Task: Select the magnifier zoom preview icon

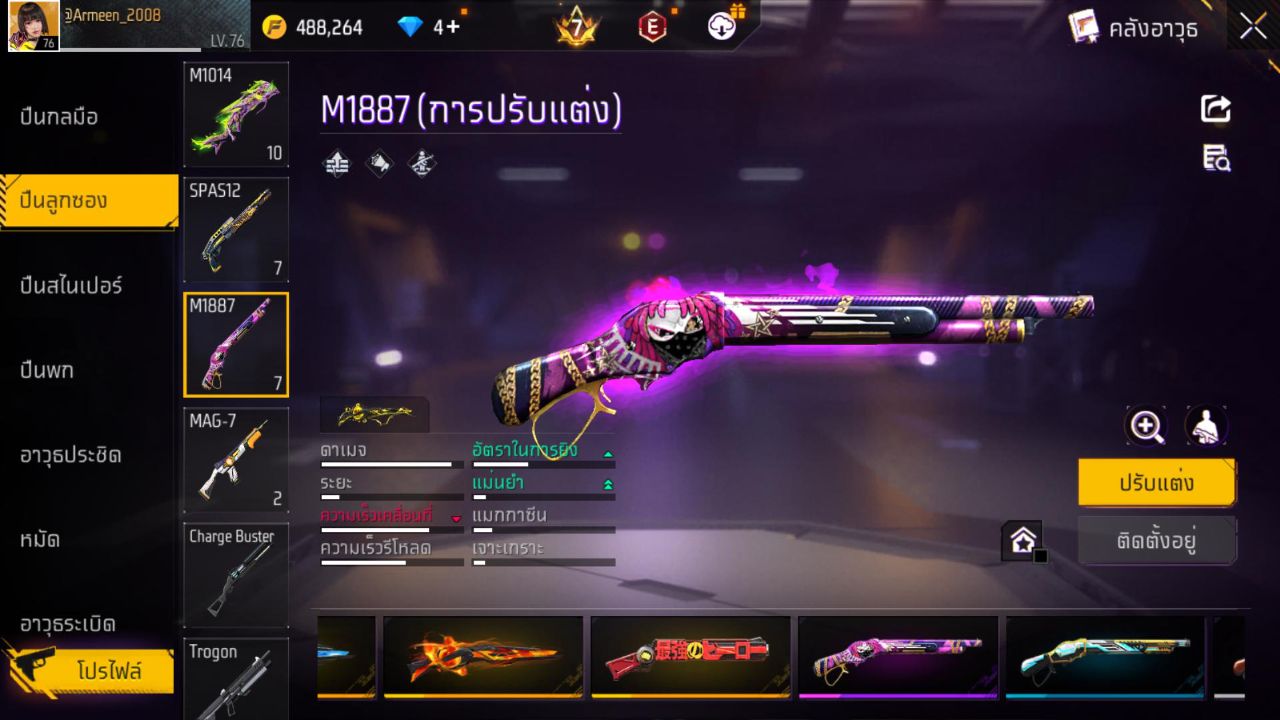Action: [x=1146, y=426]
